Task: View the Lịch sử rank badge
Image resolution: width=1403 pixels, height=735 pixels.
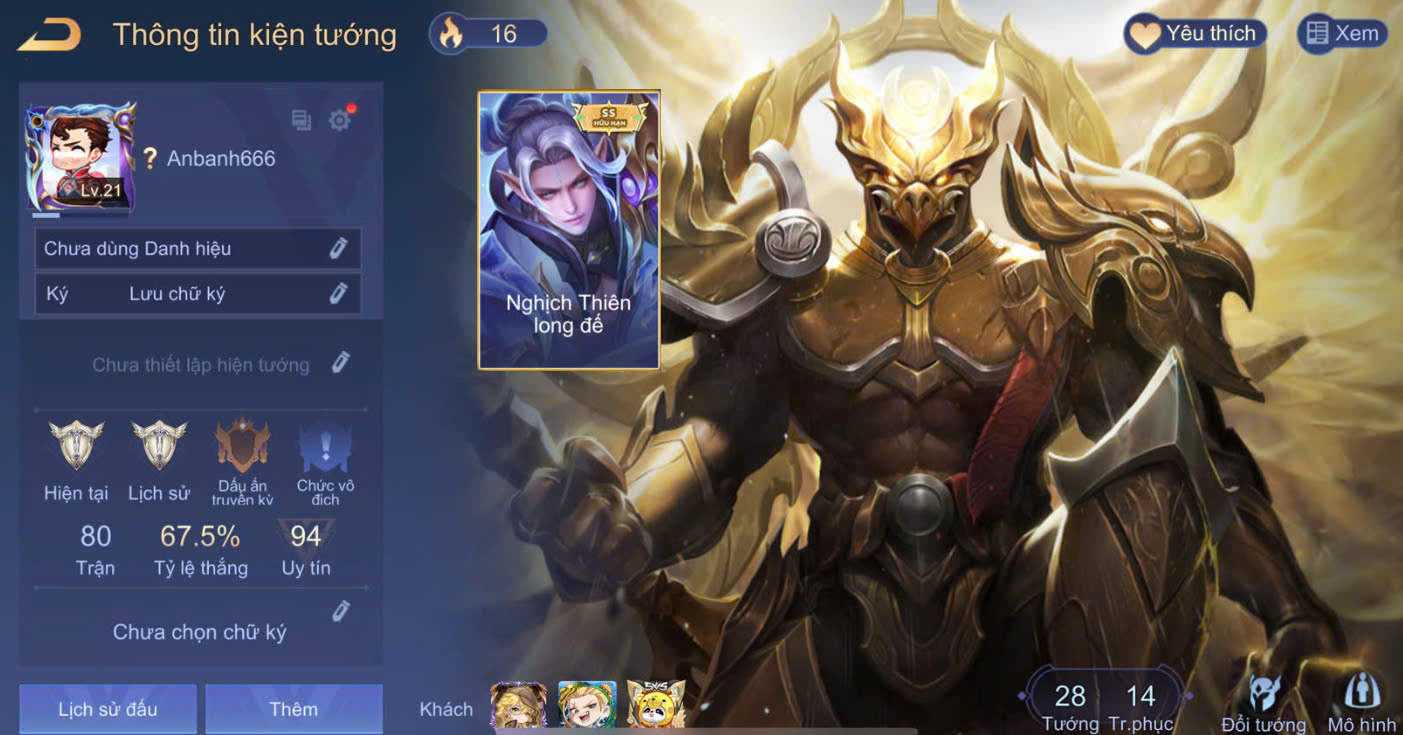Action: [159, 446]
